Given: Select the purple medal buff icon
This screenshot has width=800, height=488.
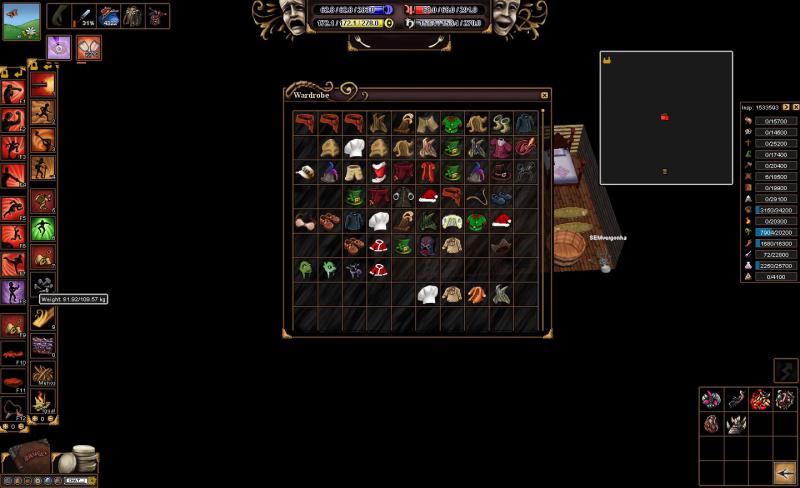Looking at the screenshot, I should point(58,47).
